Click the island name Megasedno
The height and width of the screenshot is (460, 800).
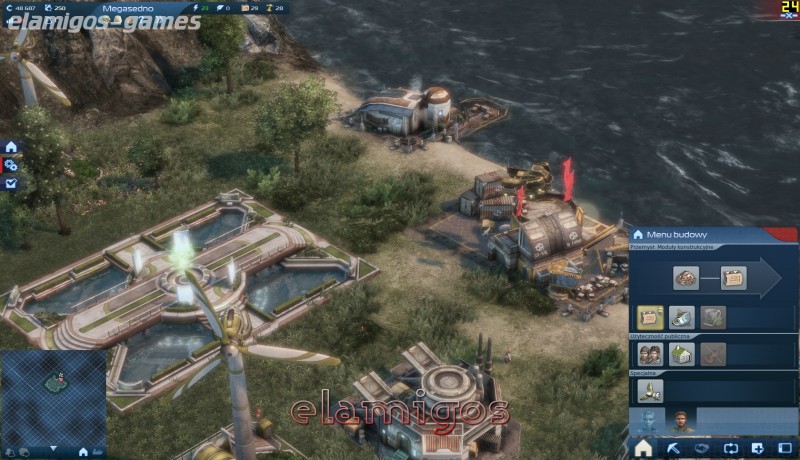pyautogui.click(x=125, y=8)
